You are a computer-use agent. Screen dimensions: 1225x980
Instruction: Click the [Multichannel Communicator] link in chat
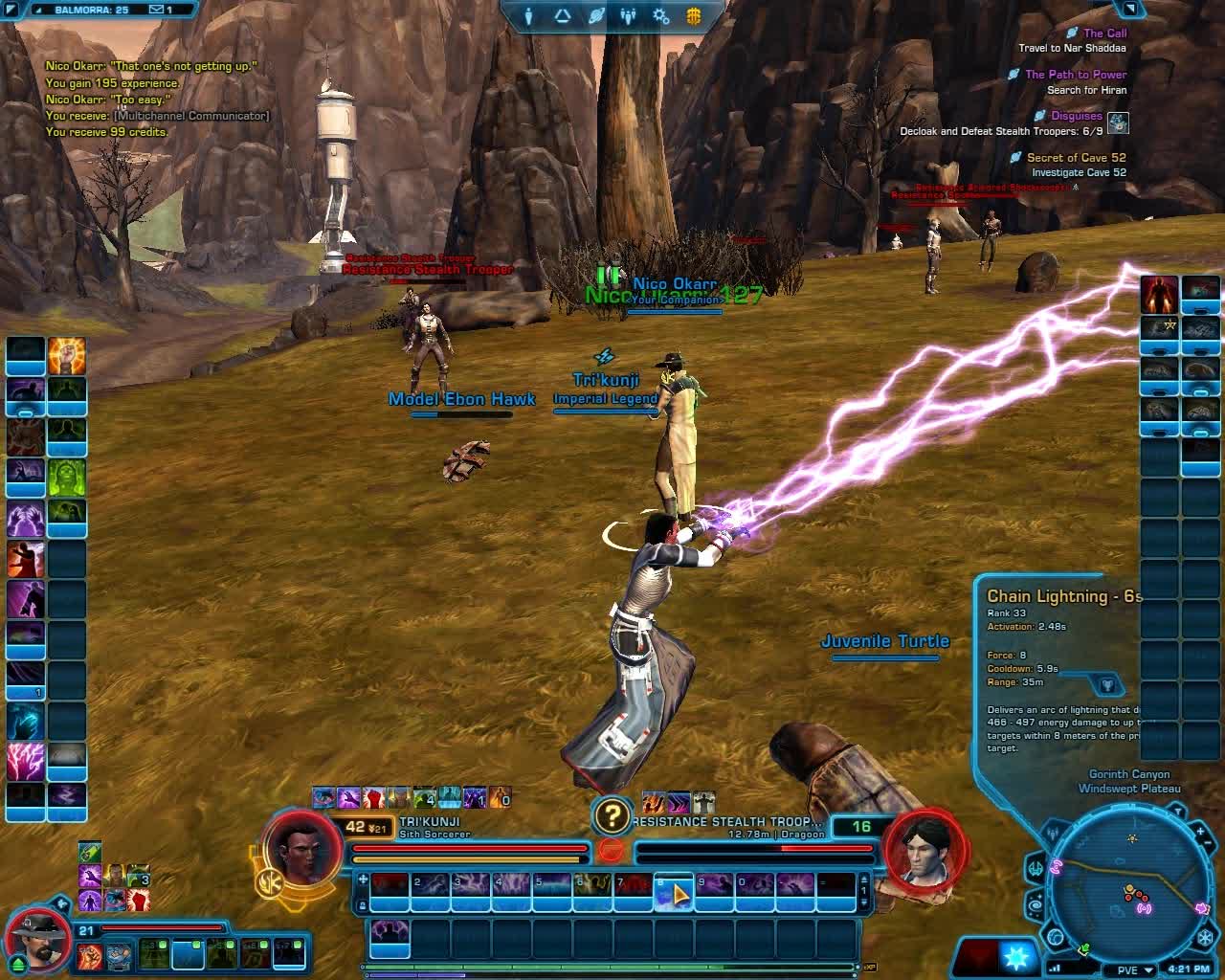tap(189, 115)
